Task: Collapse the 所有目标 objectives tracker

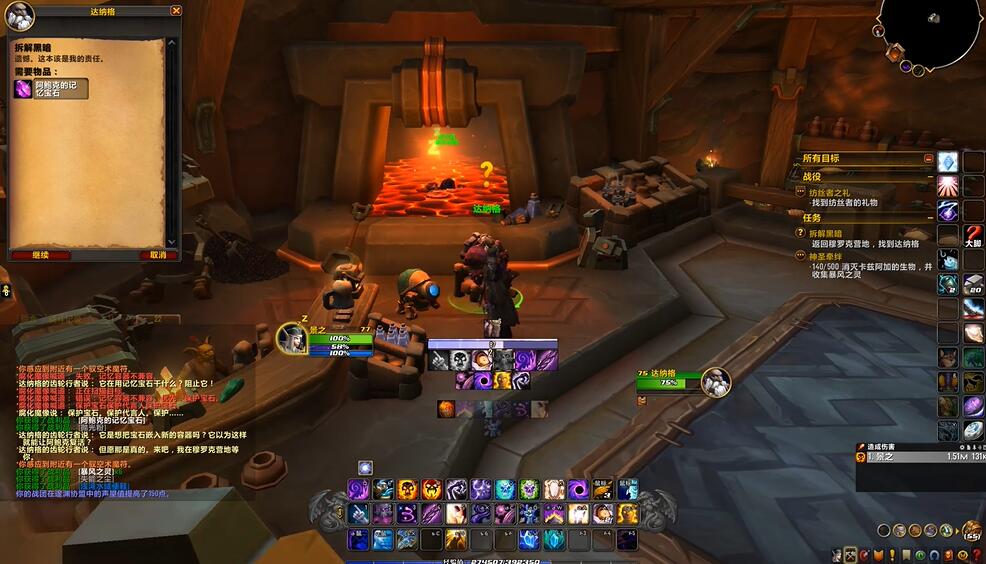Action: (929, 159)
